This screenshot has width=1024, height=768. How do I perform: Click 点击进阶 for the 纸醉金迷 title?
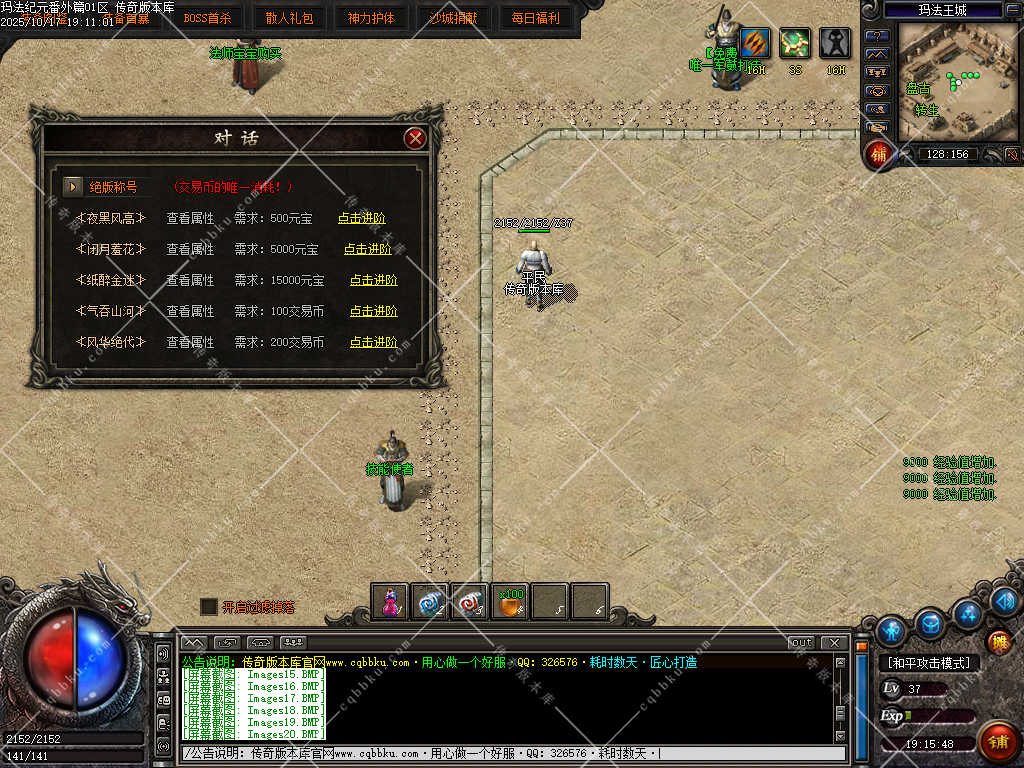point(373,280)
